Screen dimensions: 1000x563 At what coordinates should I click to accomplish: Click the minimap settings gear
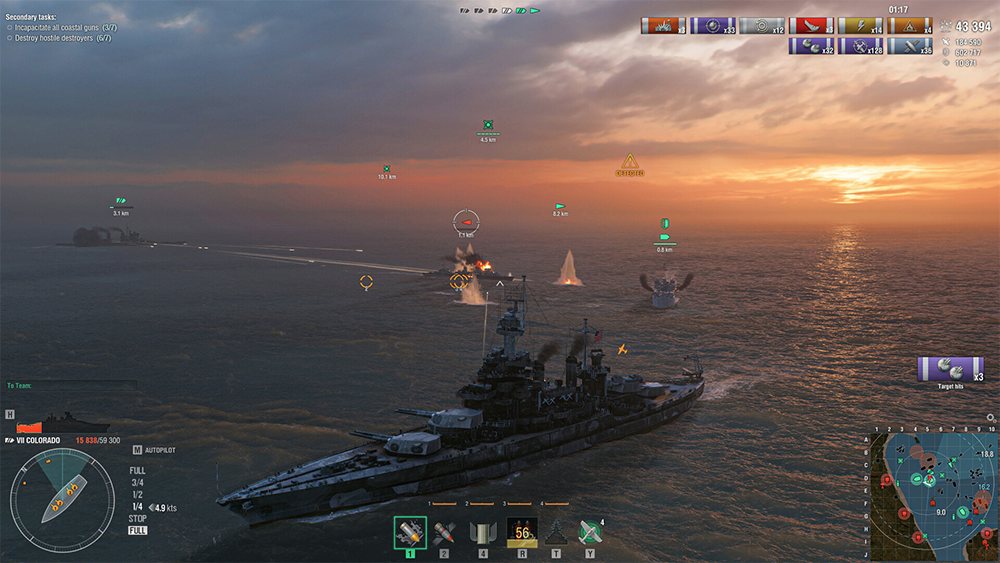click(991, 418)
